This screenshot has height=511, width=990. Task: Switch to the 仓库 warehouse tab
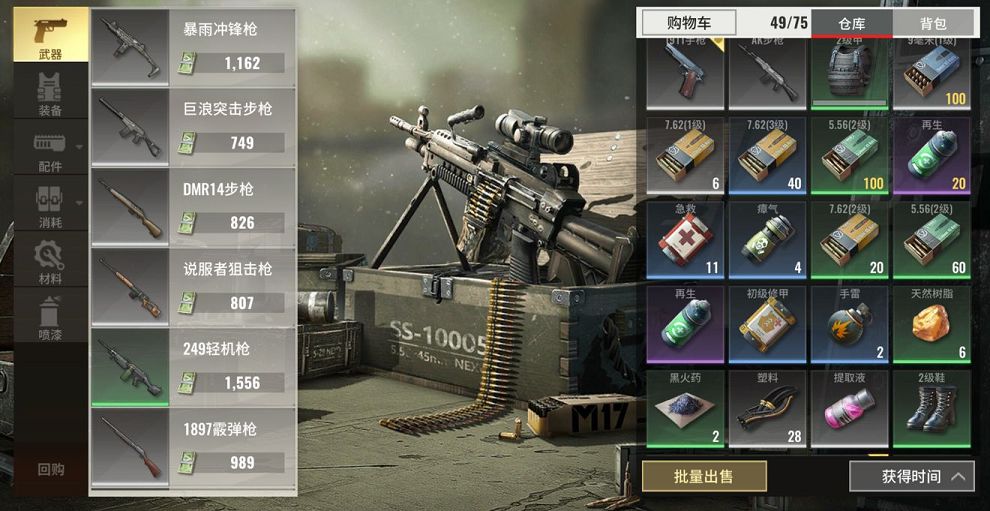point(851,23)
